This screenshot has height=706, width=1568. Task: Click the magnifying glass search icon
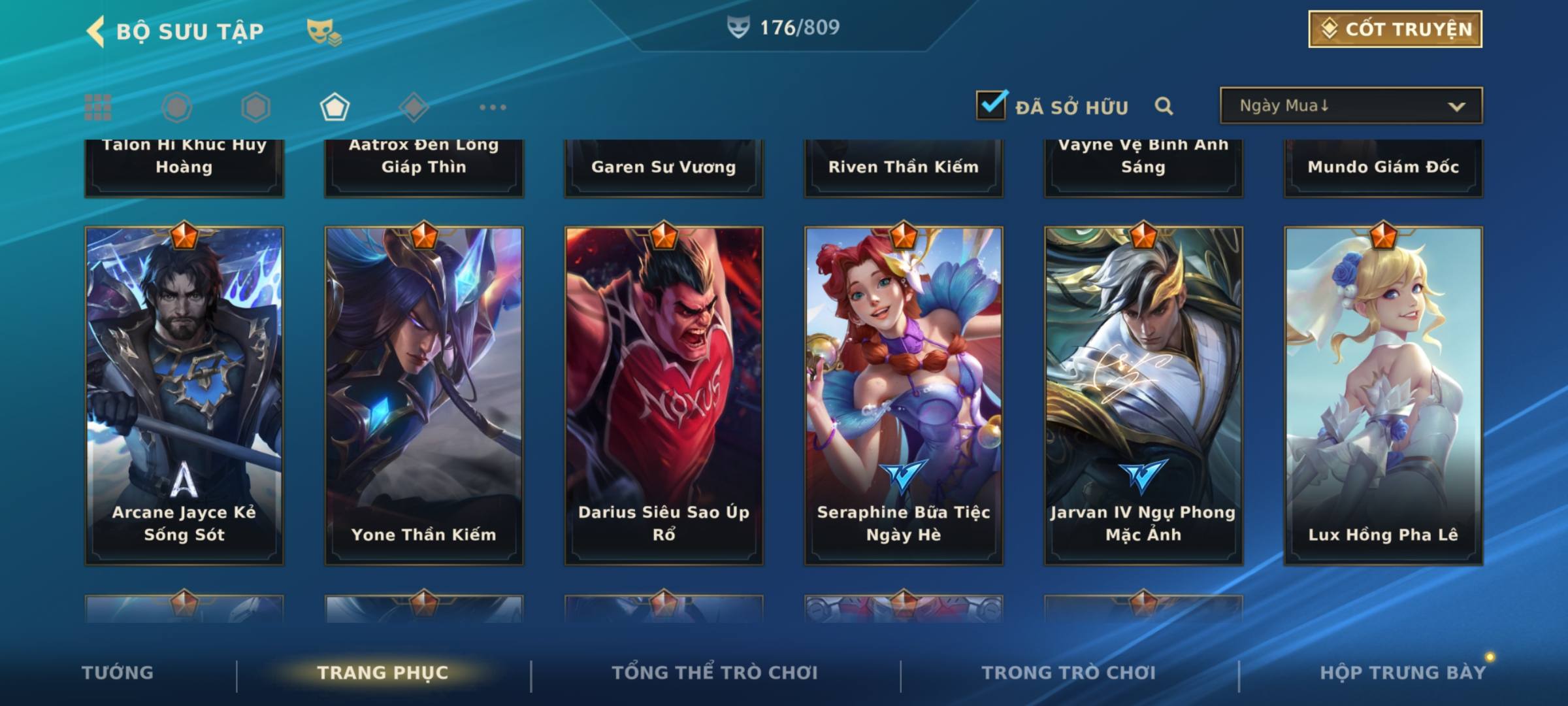click(x=1164, y=106)
